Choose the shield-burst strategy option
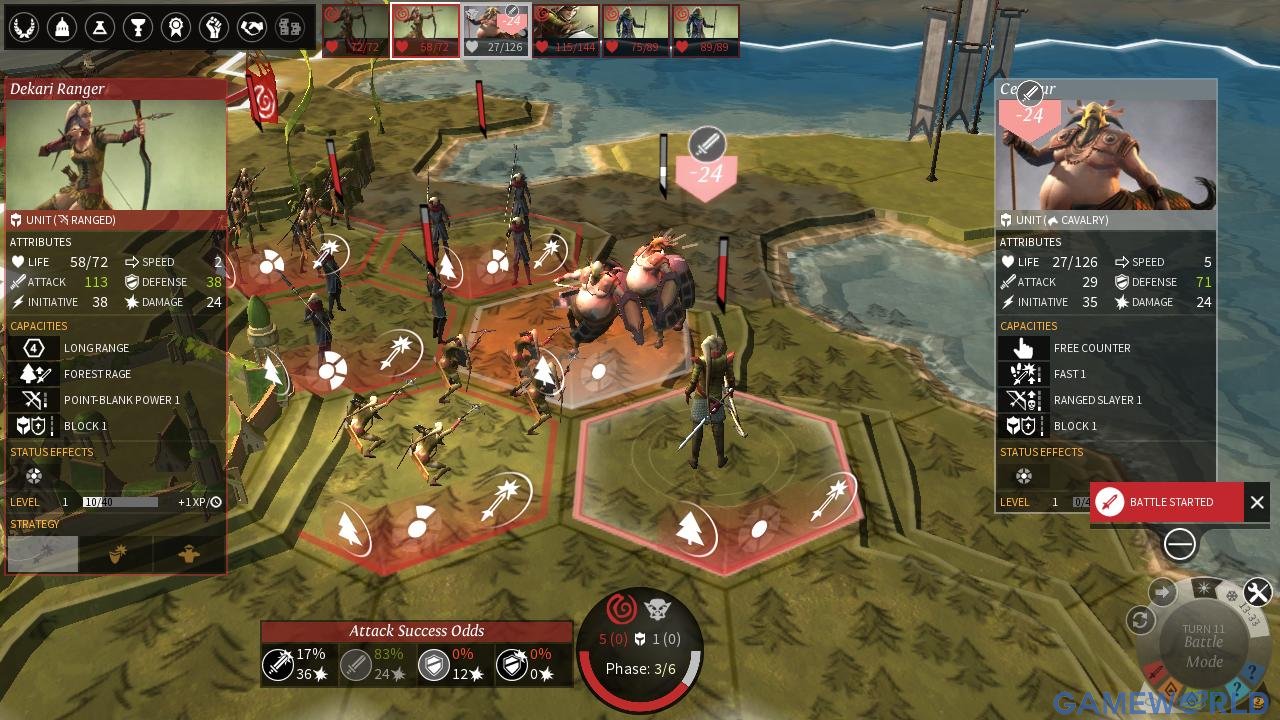 coord(118,554)
